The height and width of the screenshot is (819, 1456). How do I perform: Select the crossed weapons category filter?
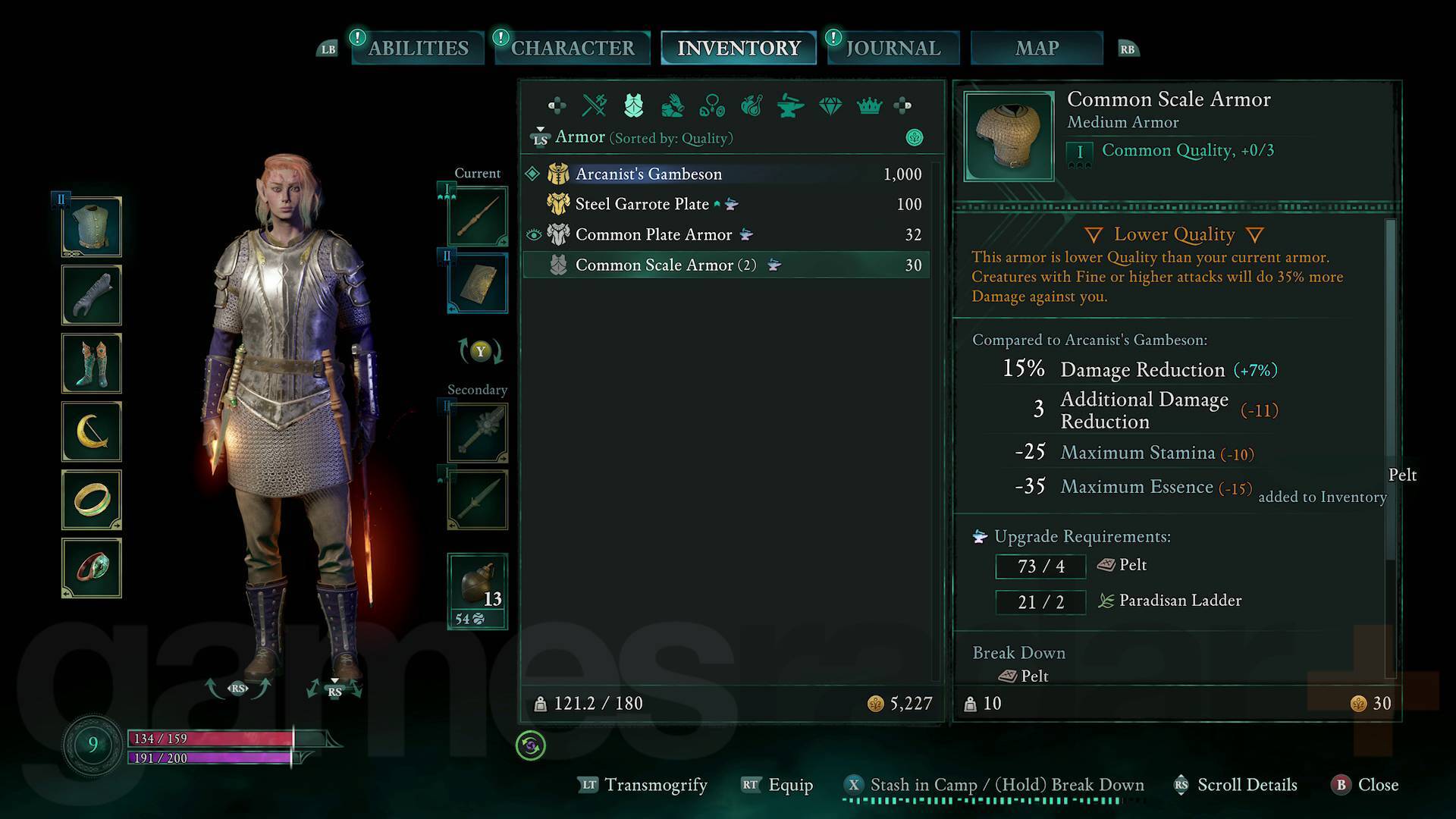pos(594,105)
